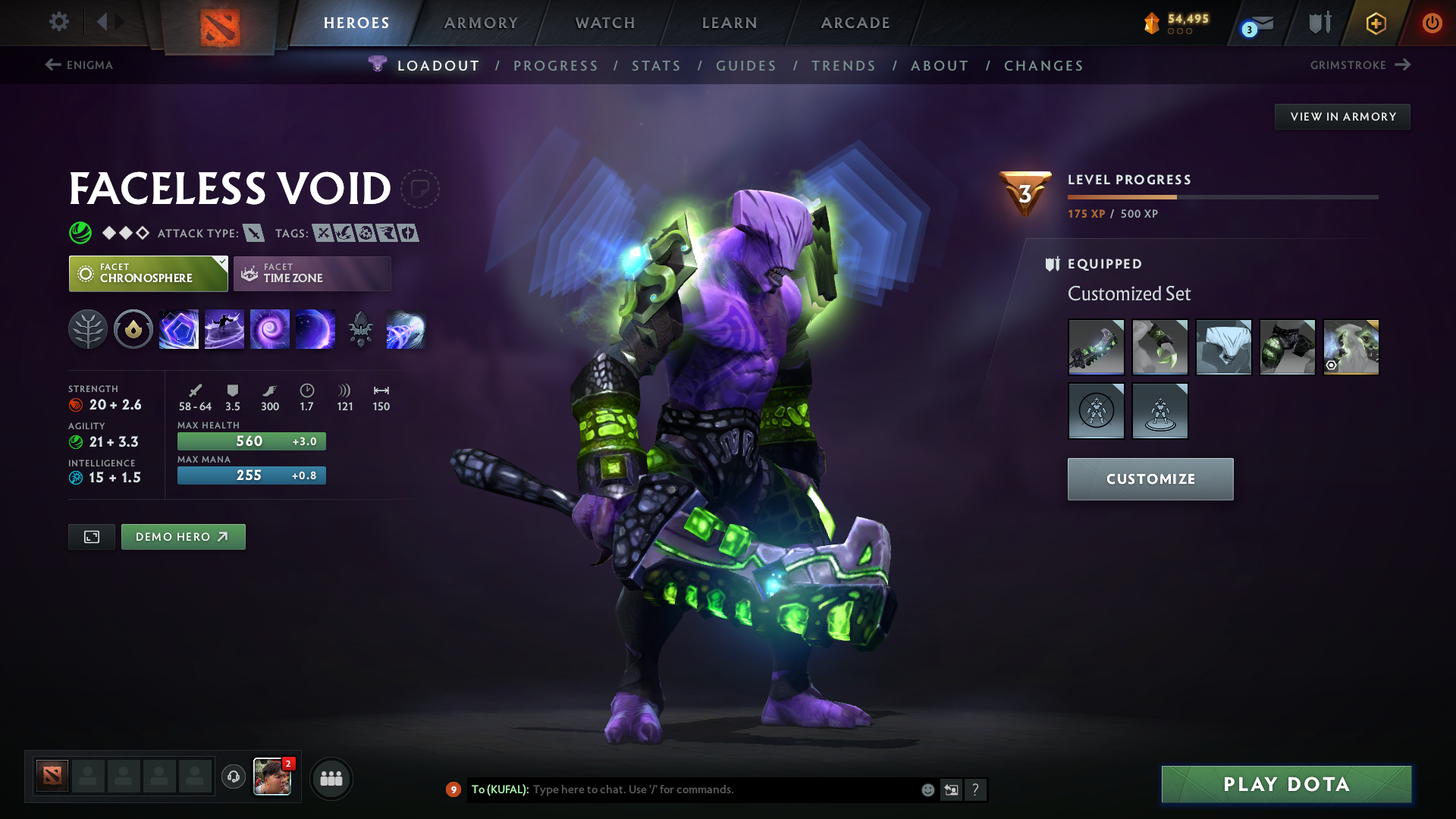The width and height of the screenshot is (1456, 819).
Task: Open the Armory menu tab
Action: 481,23
